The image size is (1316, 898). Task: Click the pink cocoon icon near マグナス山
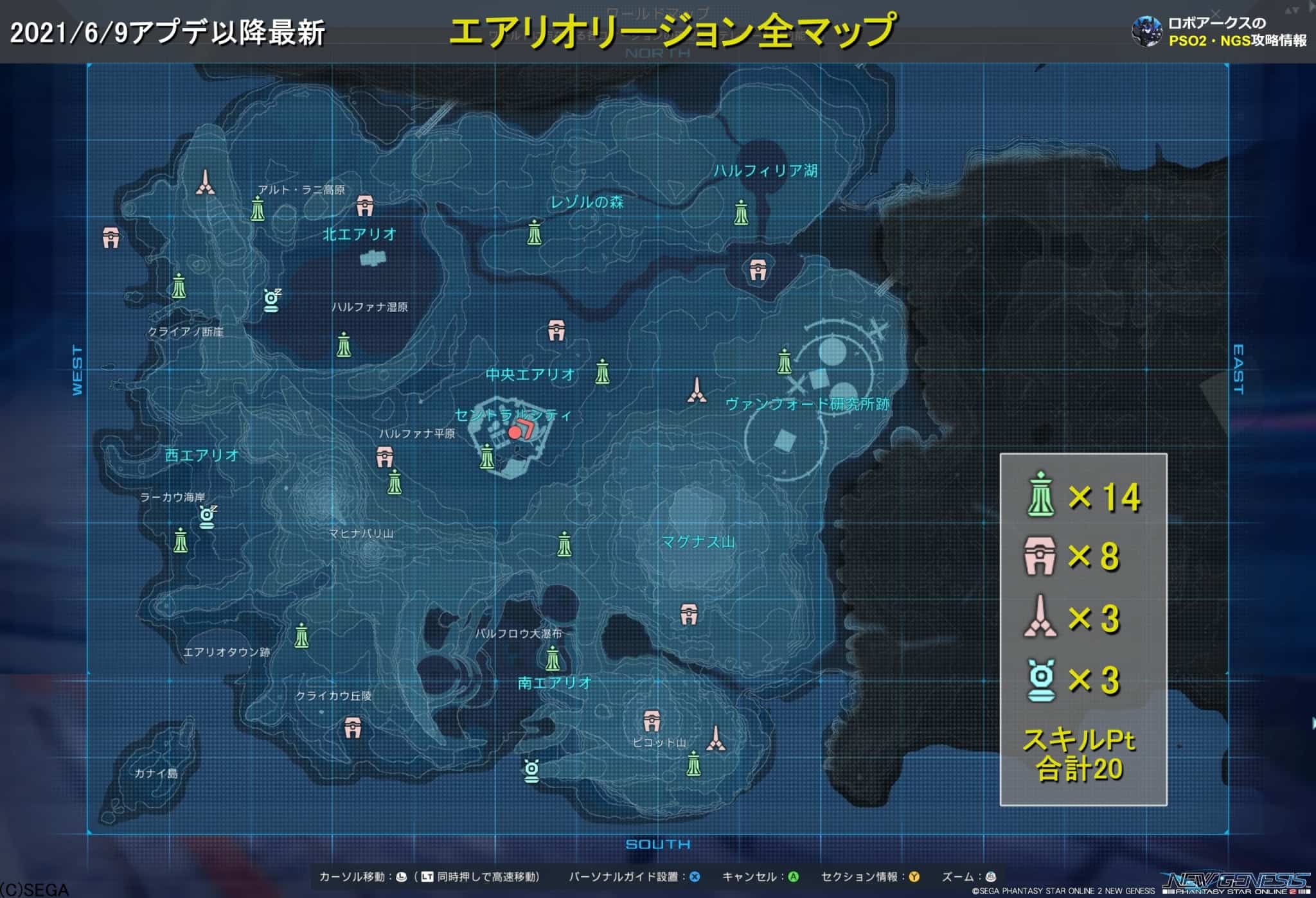pos(688,612)
